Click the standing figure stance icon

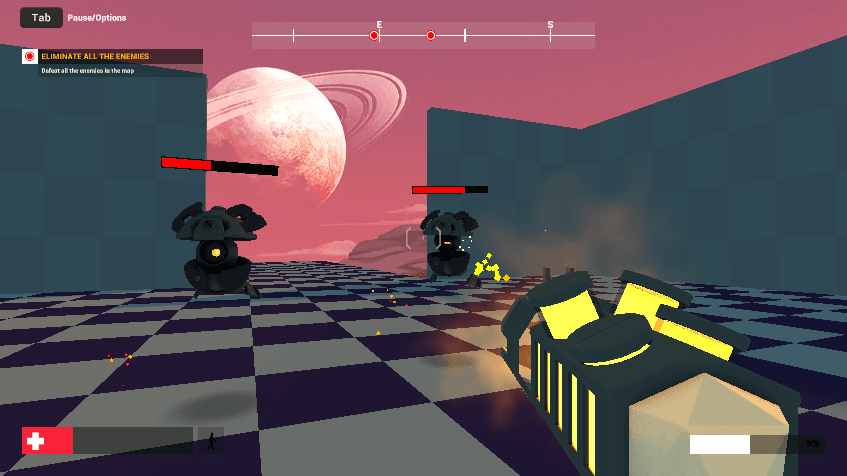tap(210, 440)
